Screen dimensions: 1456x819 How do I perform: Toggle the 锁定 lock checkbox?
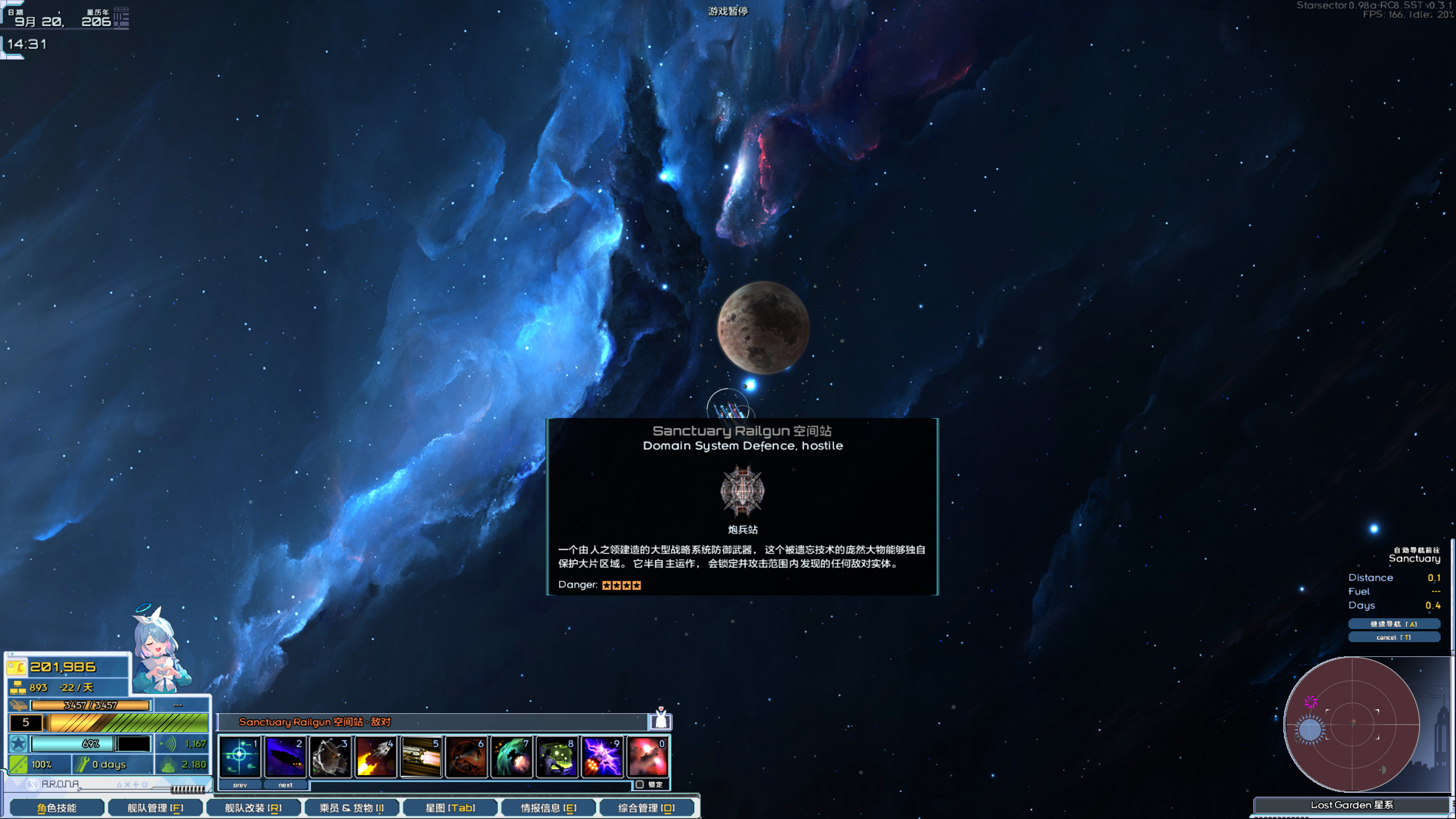pos(640,784)
